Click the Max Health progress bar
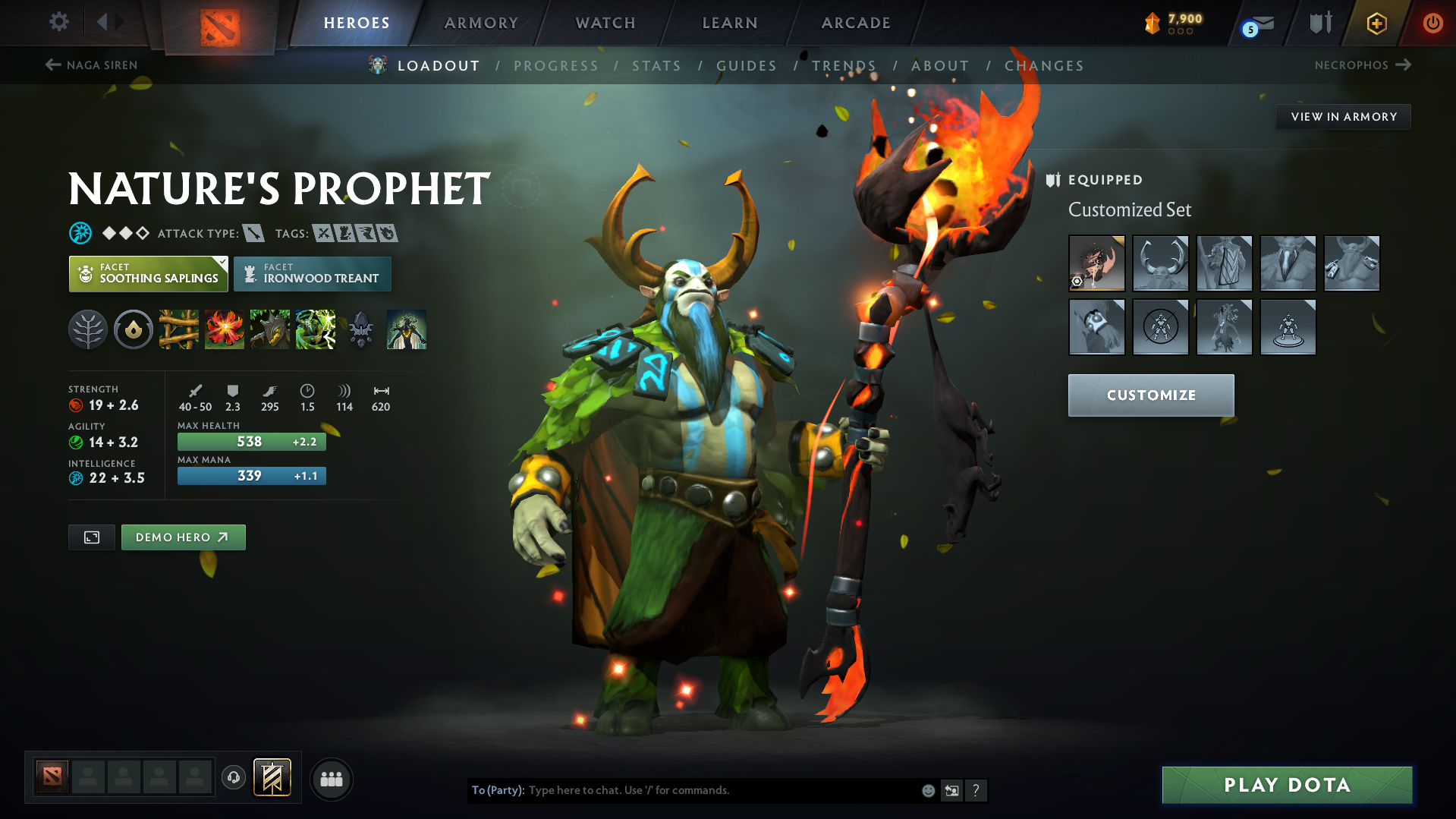The height and width of the screenshot is (819, 1456). [251, 441]
